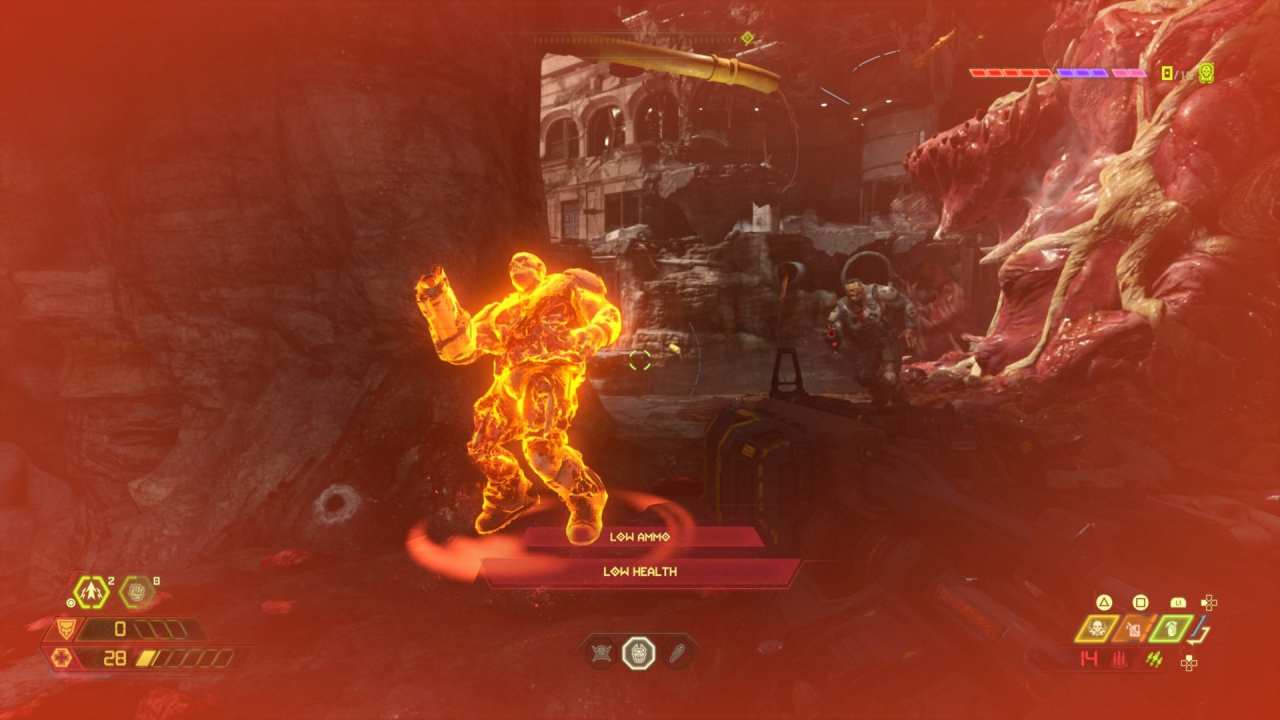
Task: Click the L1 button prompt
Action: click(1179, 602)
